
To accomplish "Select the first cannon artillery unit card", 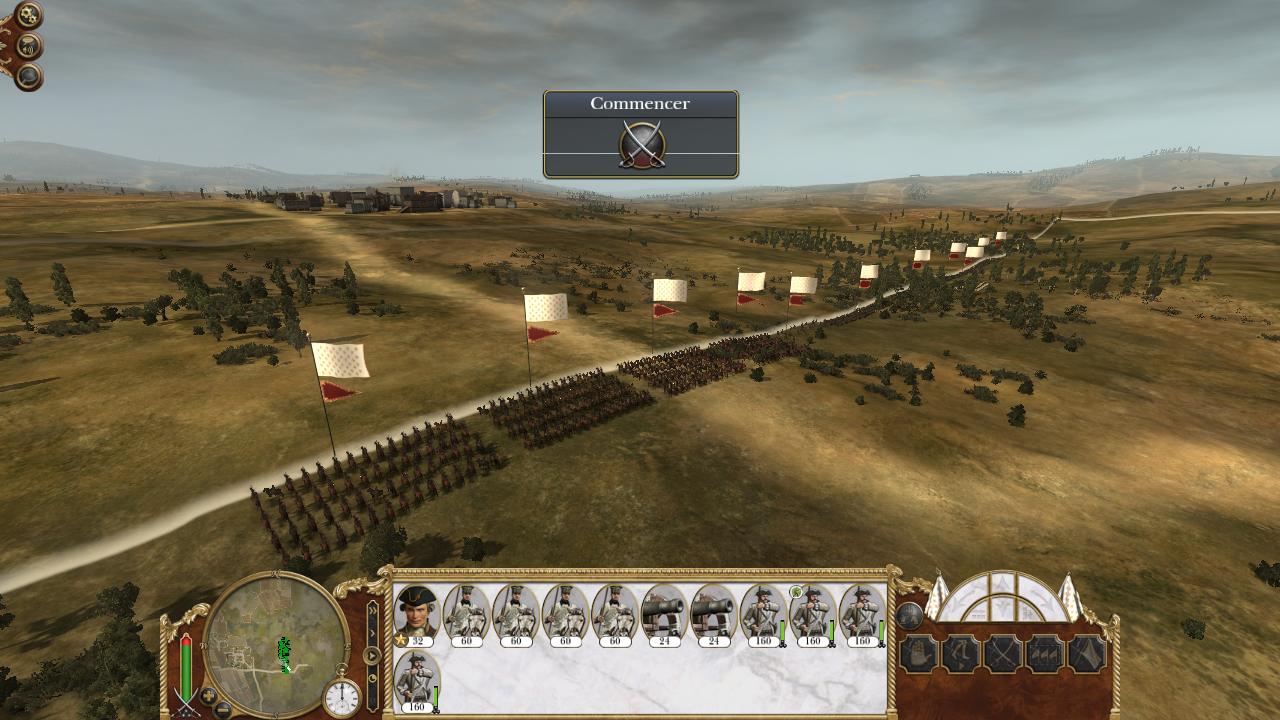I will pos(663,613).
